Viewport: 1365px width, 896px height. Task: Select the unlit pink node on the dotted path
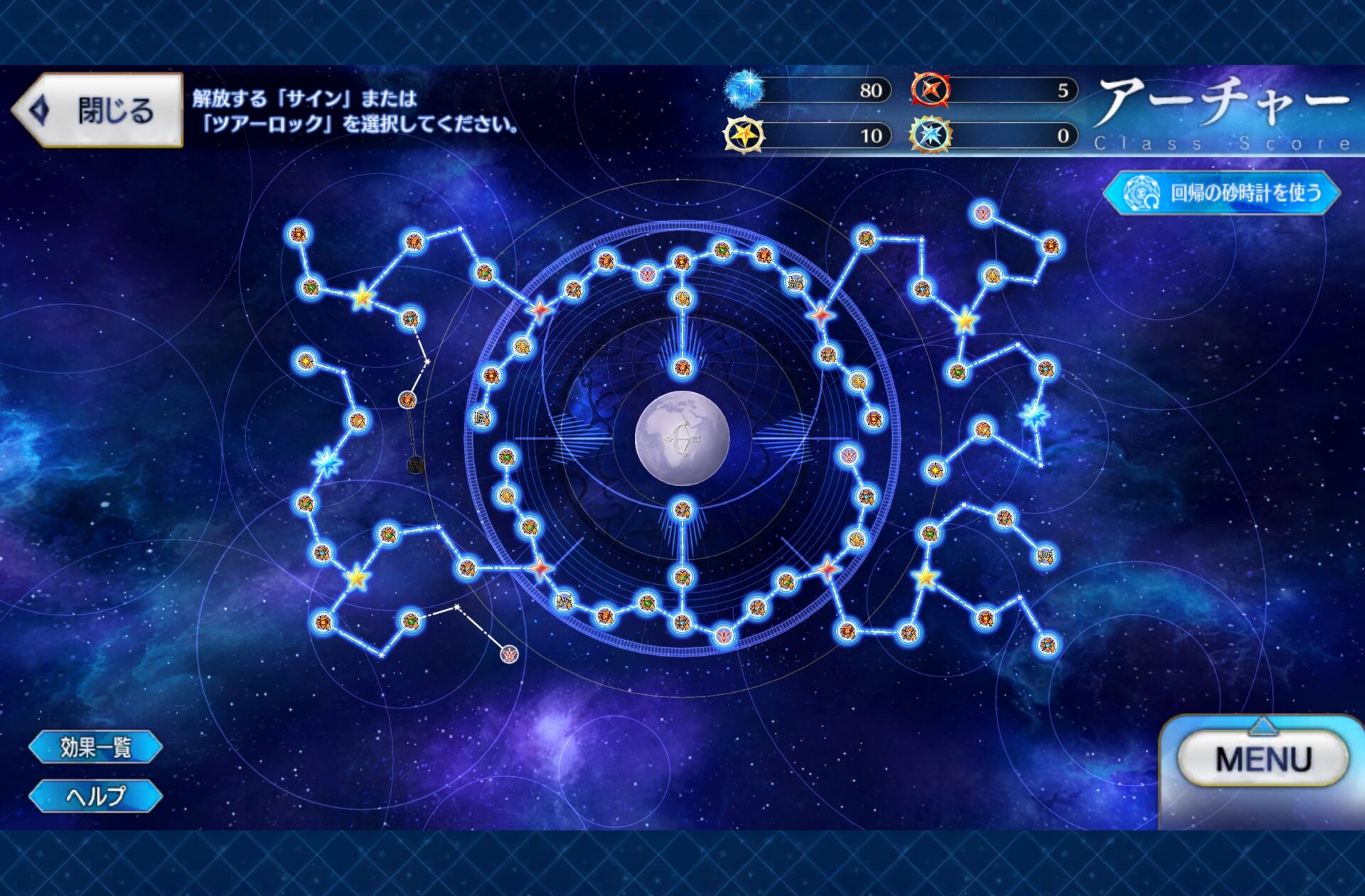coord(509,654)
